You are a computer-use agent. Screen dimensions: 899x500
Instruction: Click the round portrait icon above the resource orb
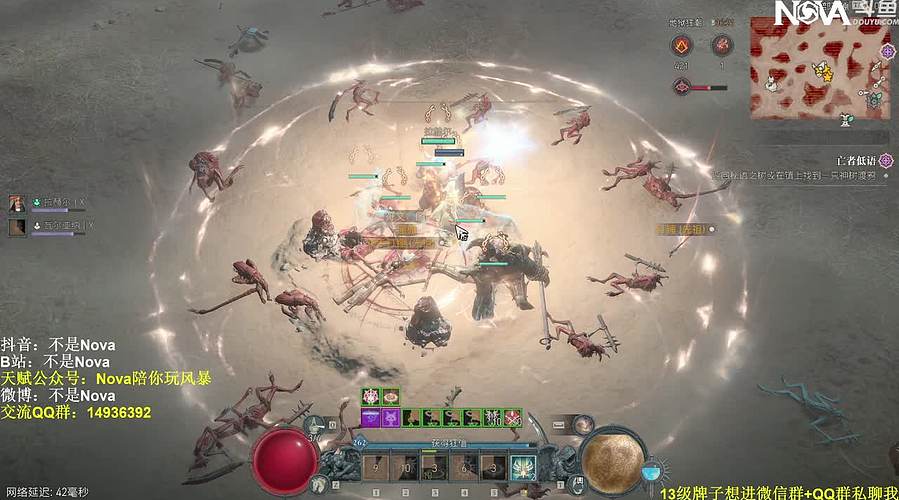pyautogui.click(x=583, y=426)
